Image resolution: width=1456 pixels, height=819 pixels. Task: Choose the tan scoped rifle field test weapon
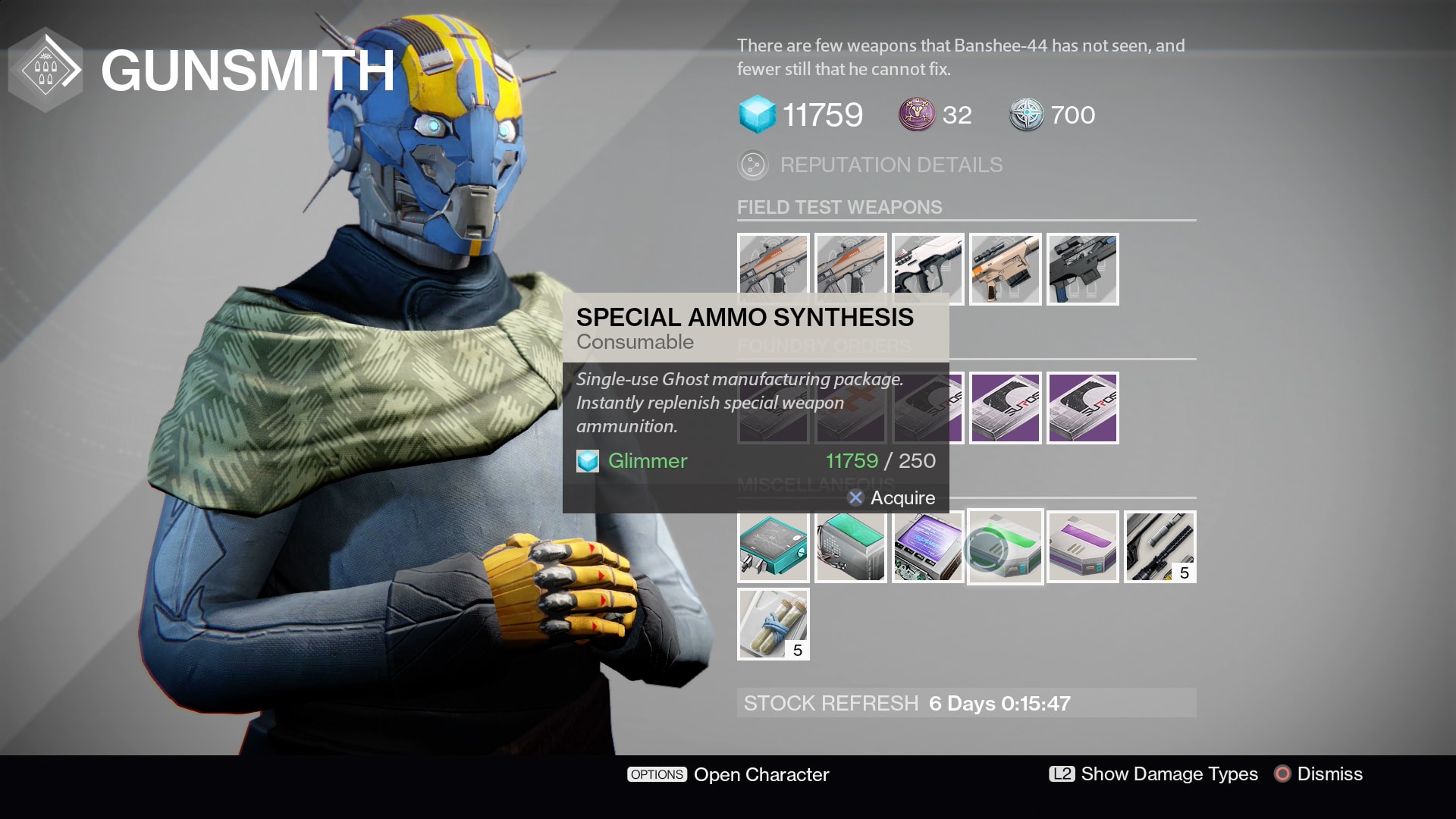click(x=1005, y=268)
